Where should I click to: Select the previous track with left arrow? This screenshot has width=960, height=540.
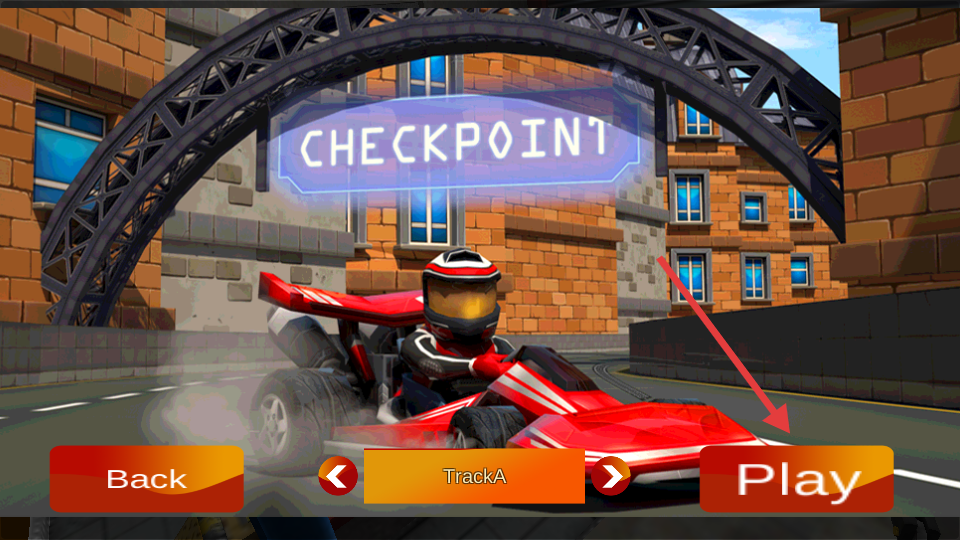tap(338, 476)
